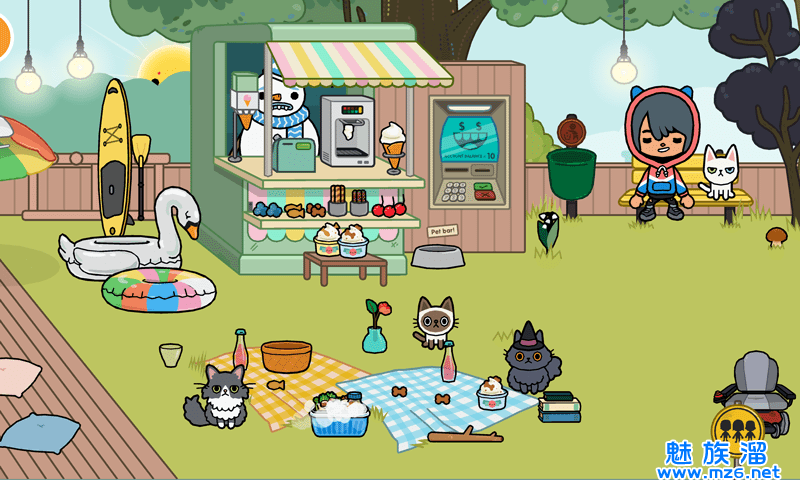
Task: Open the yellow characters drawer button
Action: click(x=738, y=430)
